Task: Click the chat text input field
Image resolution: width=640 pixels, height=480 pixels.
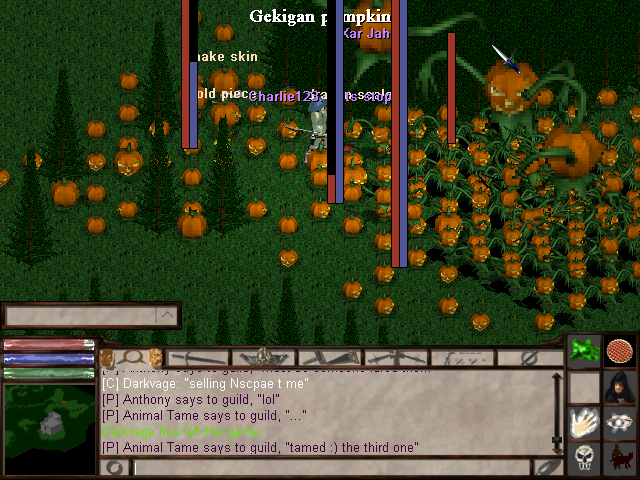Action: 330,467
